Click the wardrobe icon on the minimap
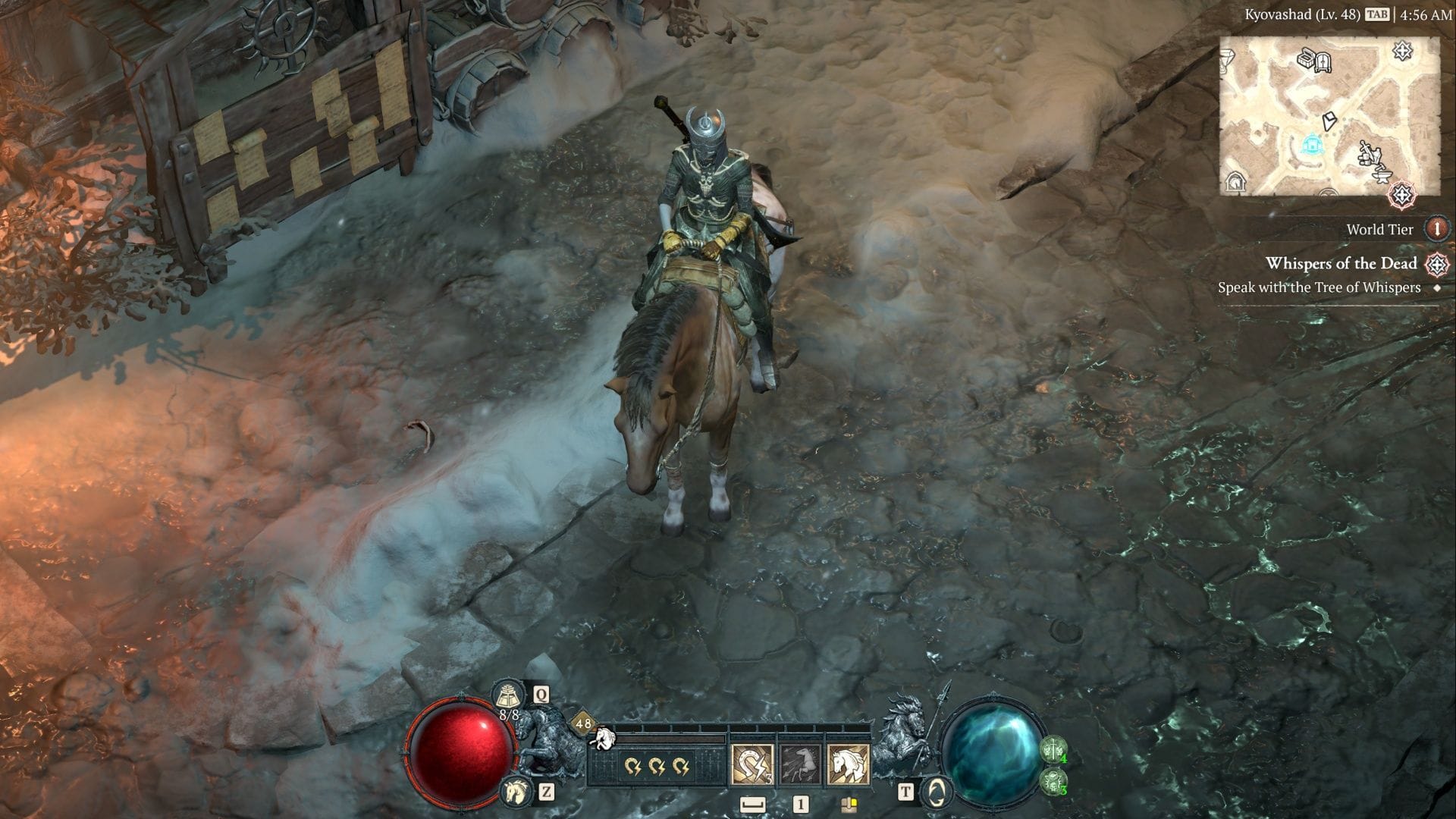The width and height of the screenshot is (1456, 819). [1323, 64]
